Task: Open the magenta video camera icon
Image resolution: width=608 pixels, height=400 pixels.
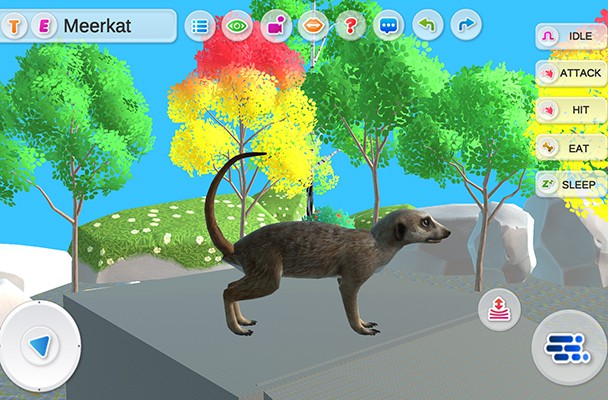Action: (275, 26)
